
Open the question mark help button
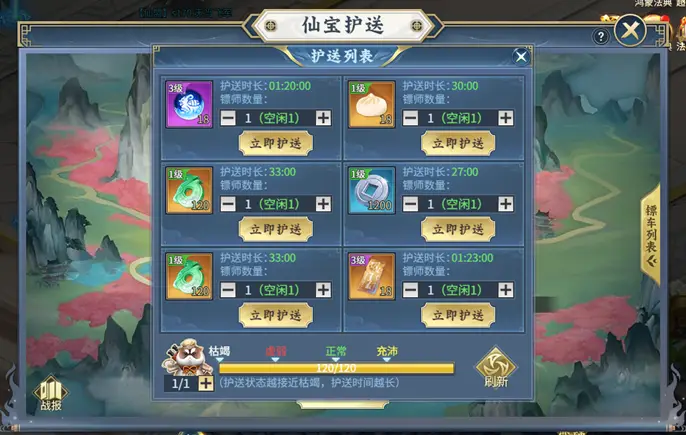pyautogui.click(x=600, y=37)
